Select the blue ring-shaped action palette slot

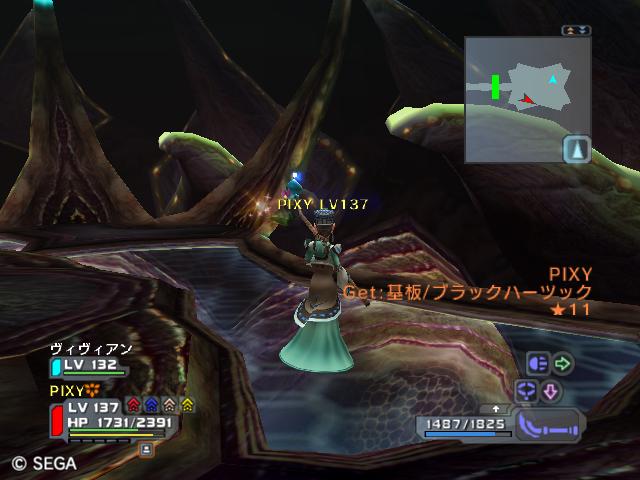(x=526, y=390)
